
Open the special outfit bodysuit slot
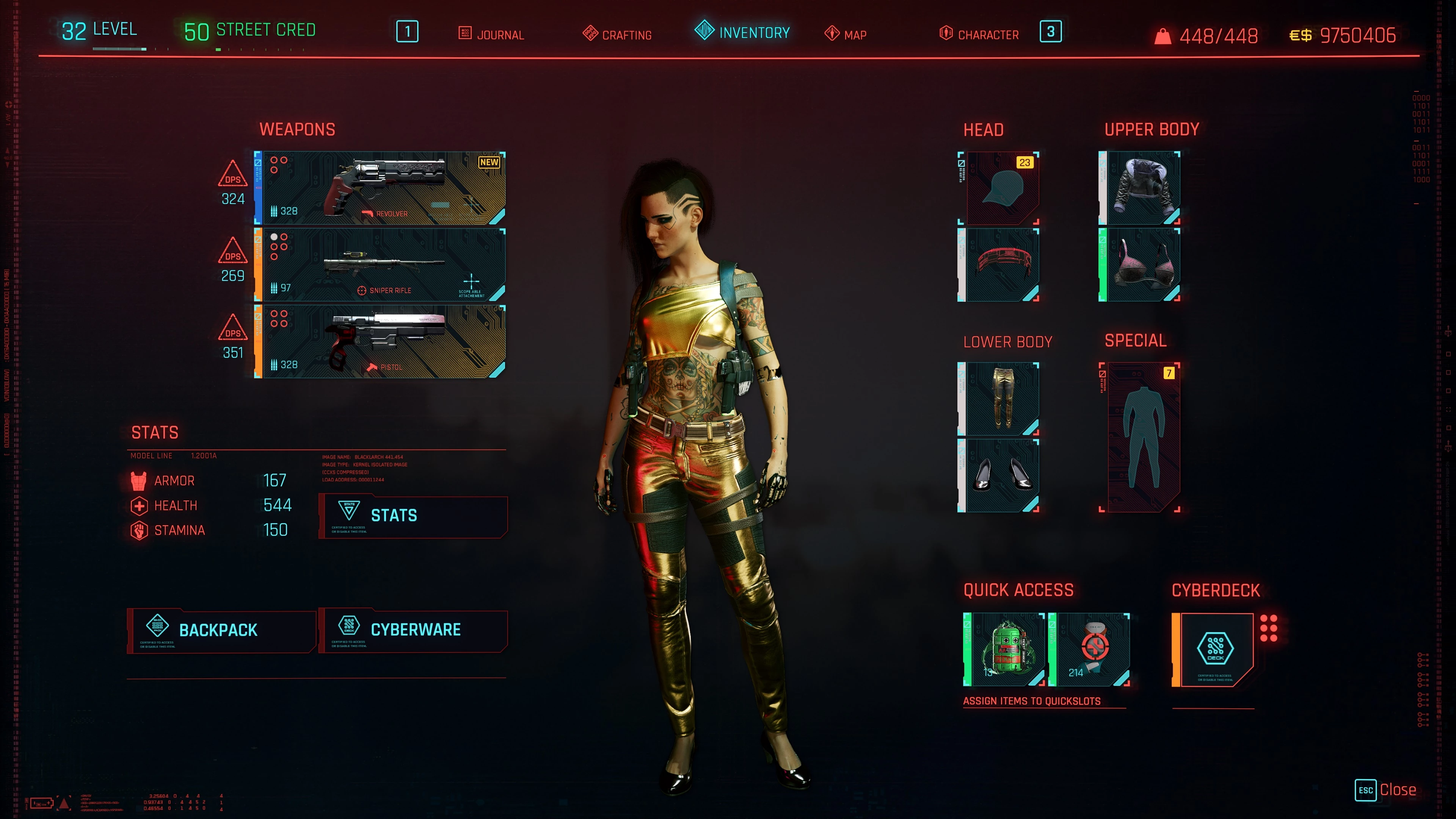tap(1141, 437)
